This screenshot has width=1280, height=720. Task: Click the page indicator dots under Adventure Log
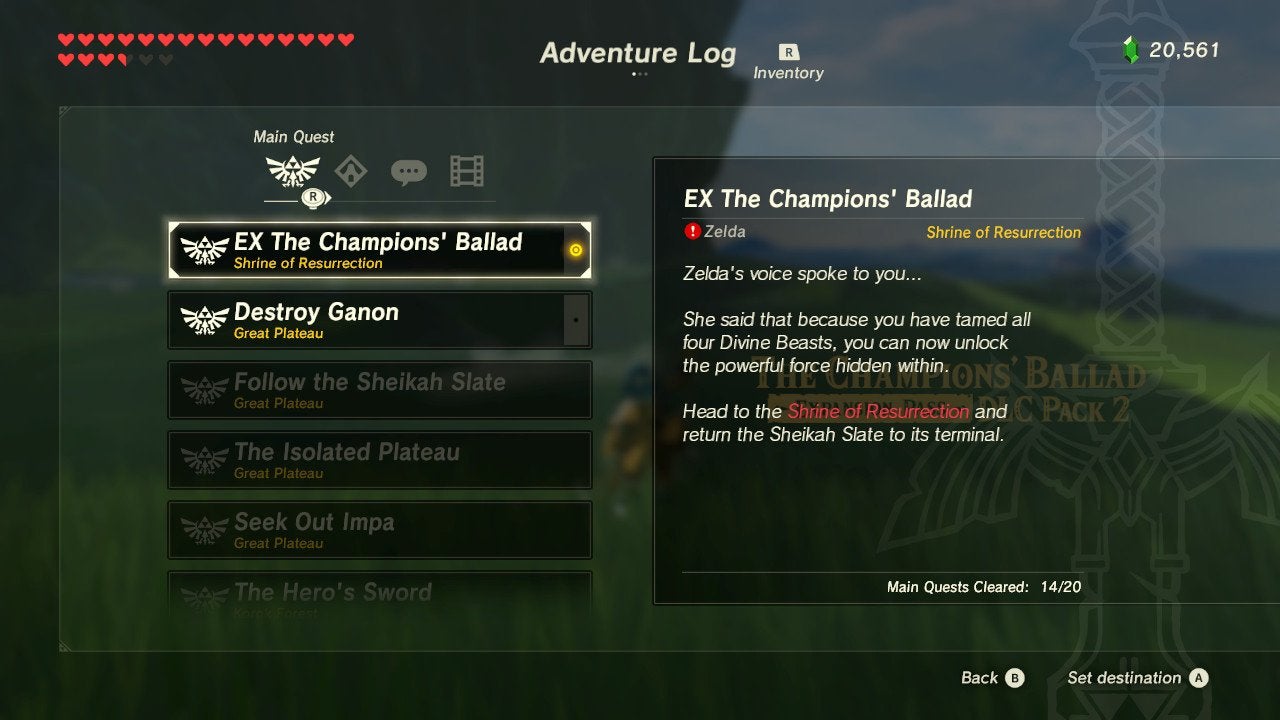pyautogui.click(x=639, y=74)
